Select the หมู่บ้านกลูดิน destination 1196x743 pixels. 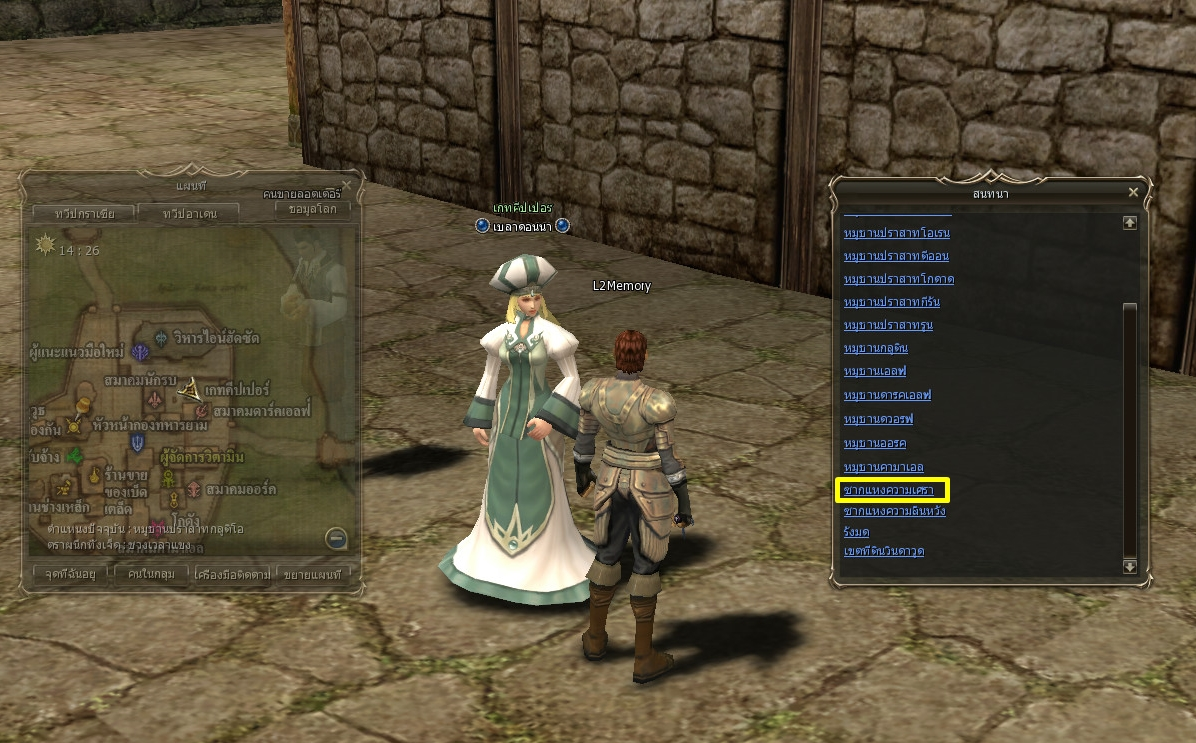(x=875, y=349)
